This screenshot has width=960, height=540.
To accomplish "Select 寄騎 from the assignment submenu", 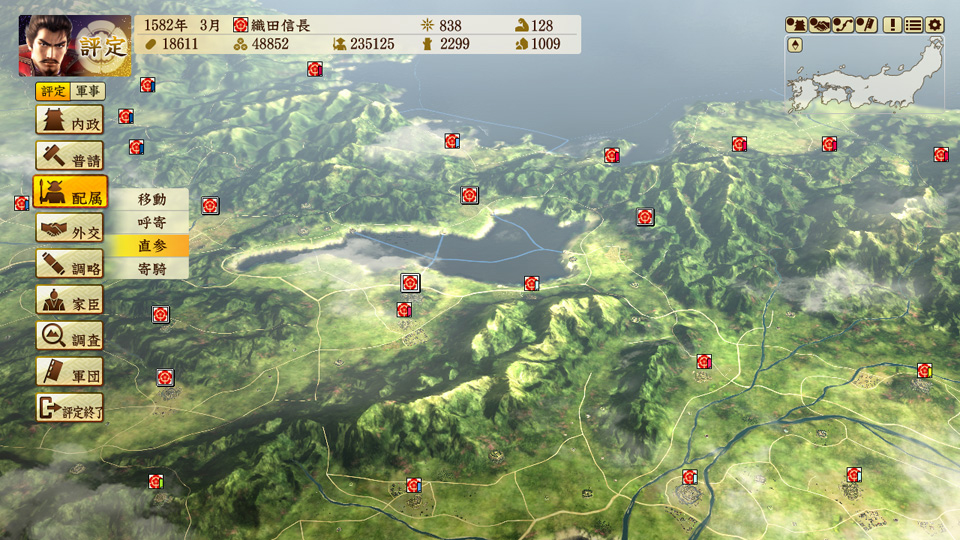I will pyautogui.click(x=151, y=268).
